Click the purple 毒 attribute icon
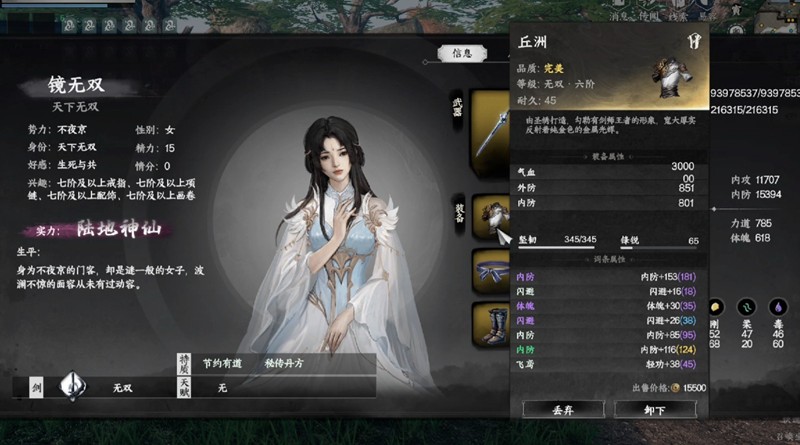Viewport: 800px width, 445px height. 778,307
